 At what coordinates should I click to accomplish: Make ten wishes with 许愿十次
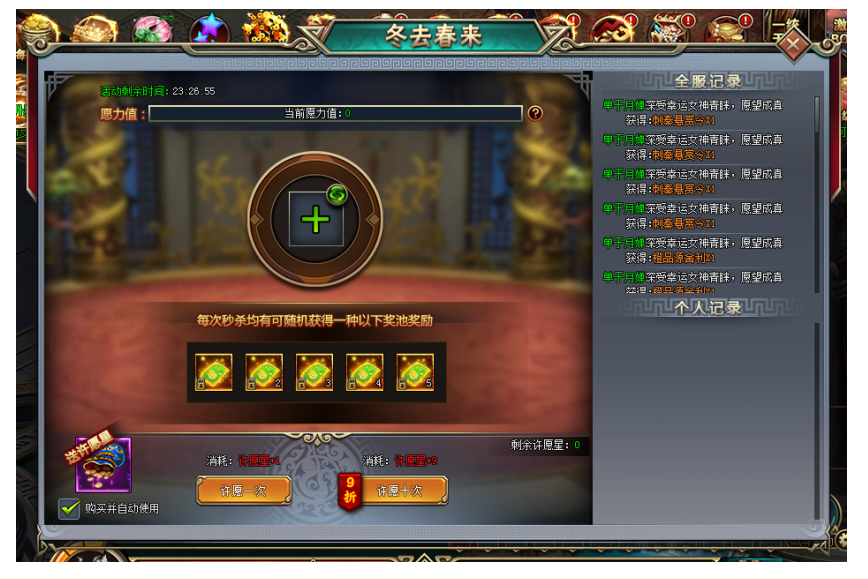(398, 490)
